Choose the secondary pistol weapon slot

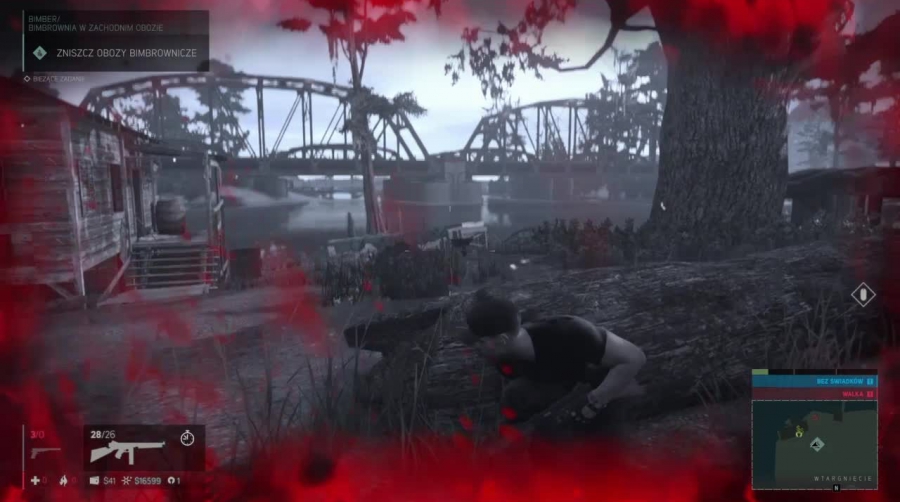44,451
